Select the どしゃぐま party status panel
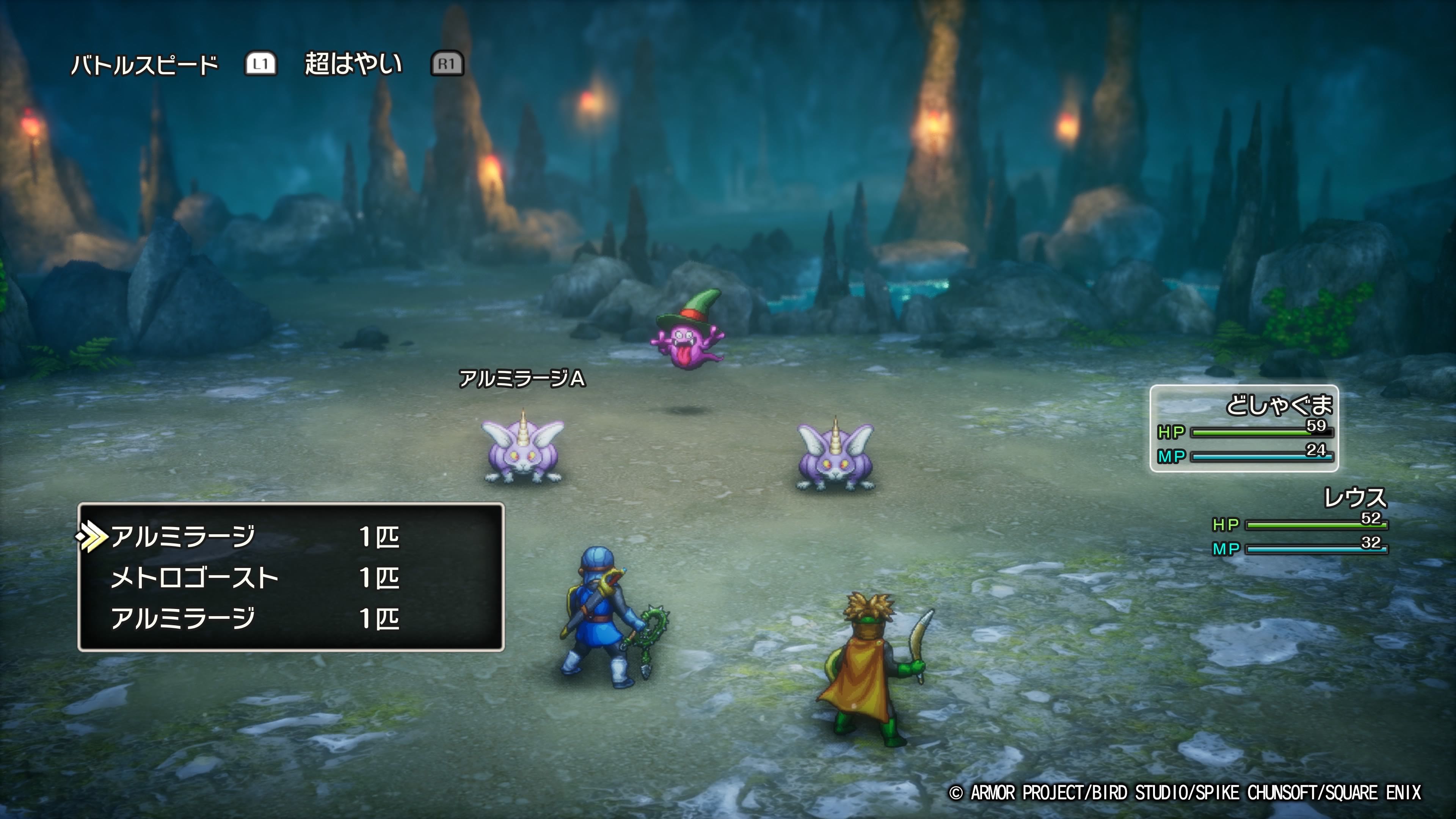This screenshot has width=1456, height=819. pos(1244,428)
